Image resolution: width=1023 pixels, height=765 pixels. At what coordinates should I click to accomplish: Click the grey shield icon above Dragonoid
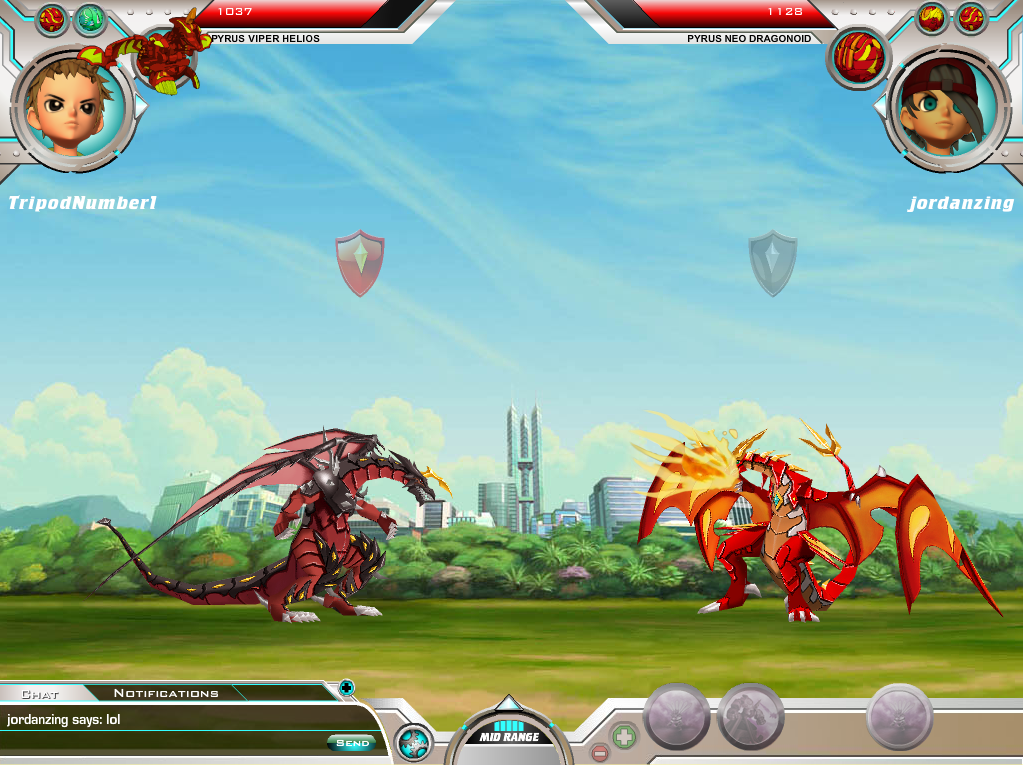tap(773, 262)
